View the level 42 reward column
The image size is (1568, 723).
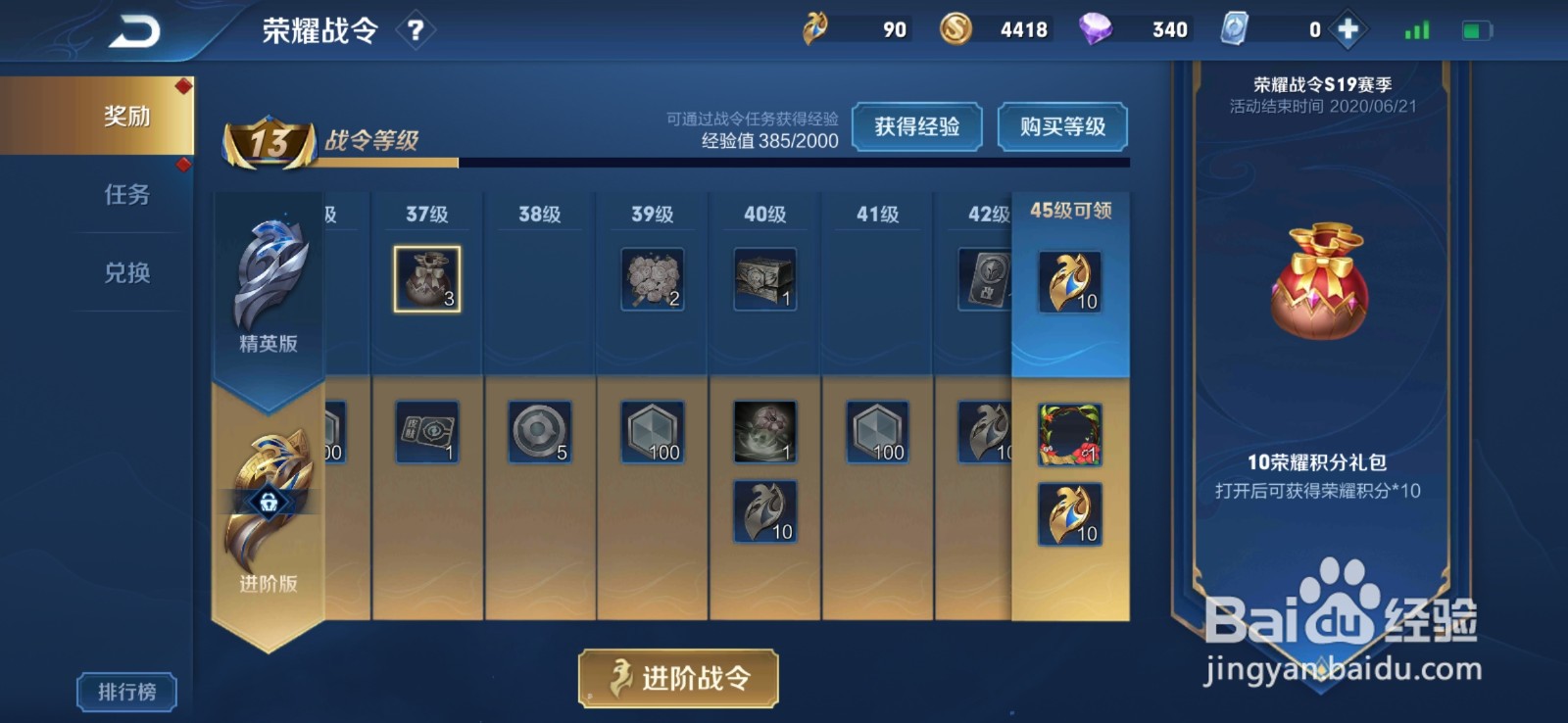tap(985, 279)
